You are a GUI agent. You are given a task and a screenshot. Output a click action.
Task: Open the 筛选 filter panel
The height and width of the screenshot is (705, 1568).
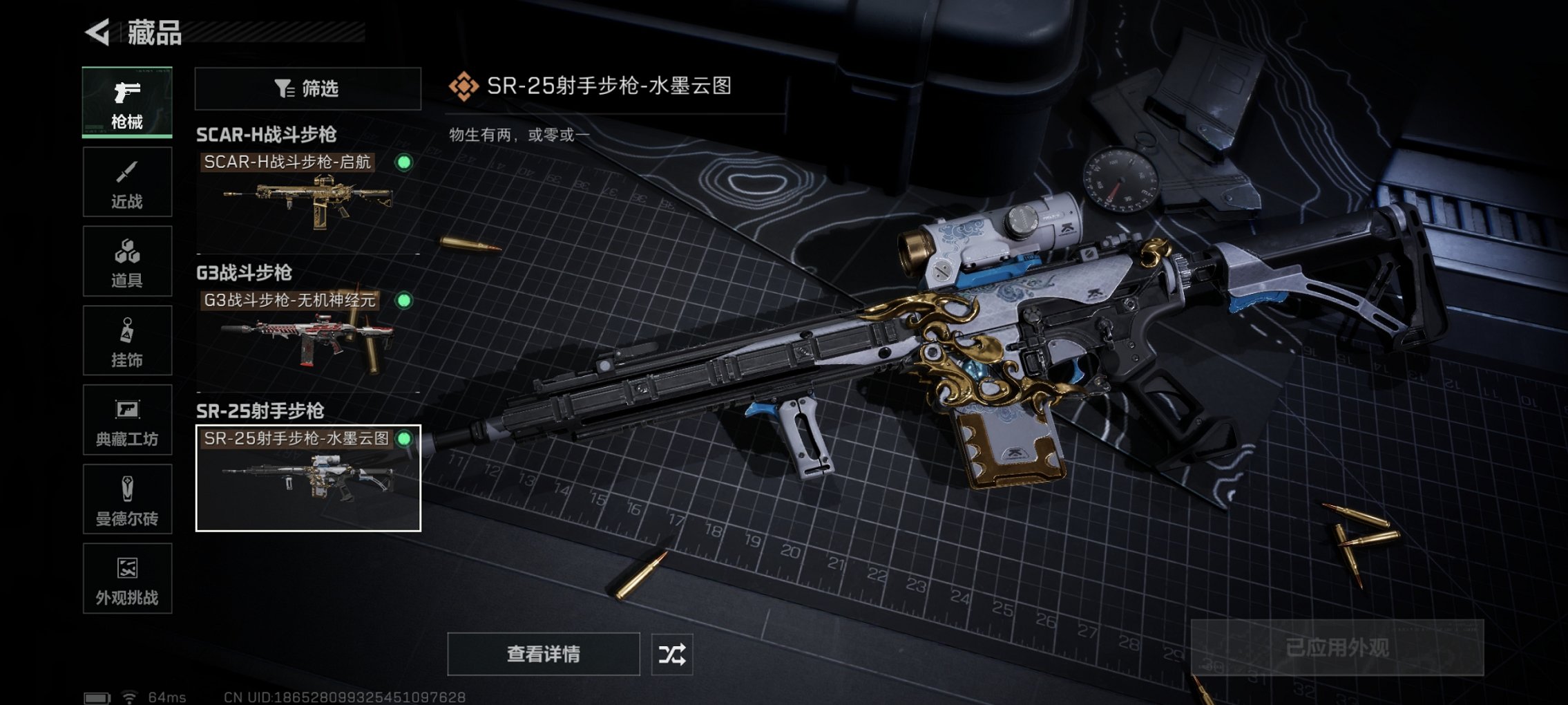tap(307, 88)
